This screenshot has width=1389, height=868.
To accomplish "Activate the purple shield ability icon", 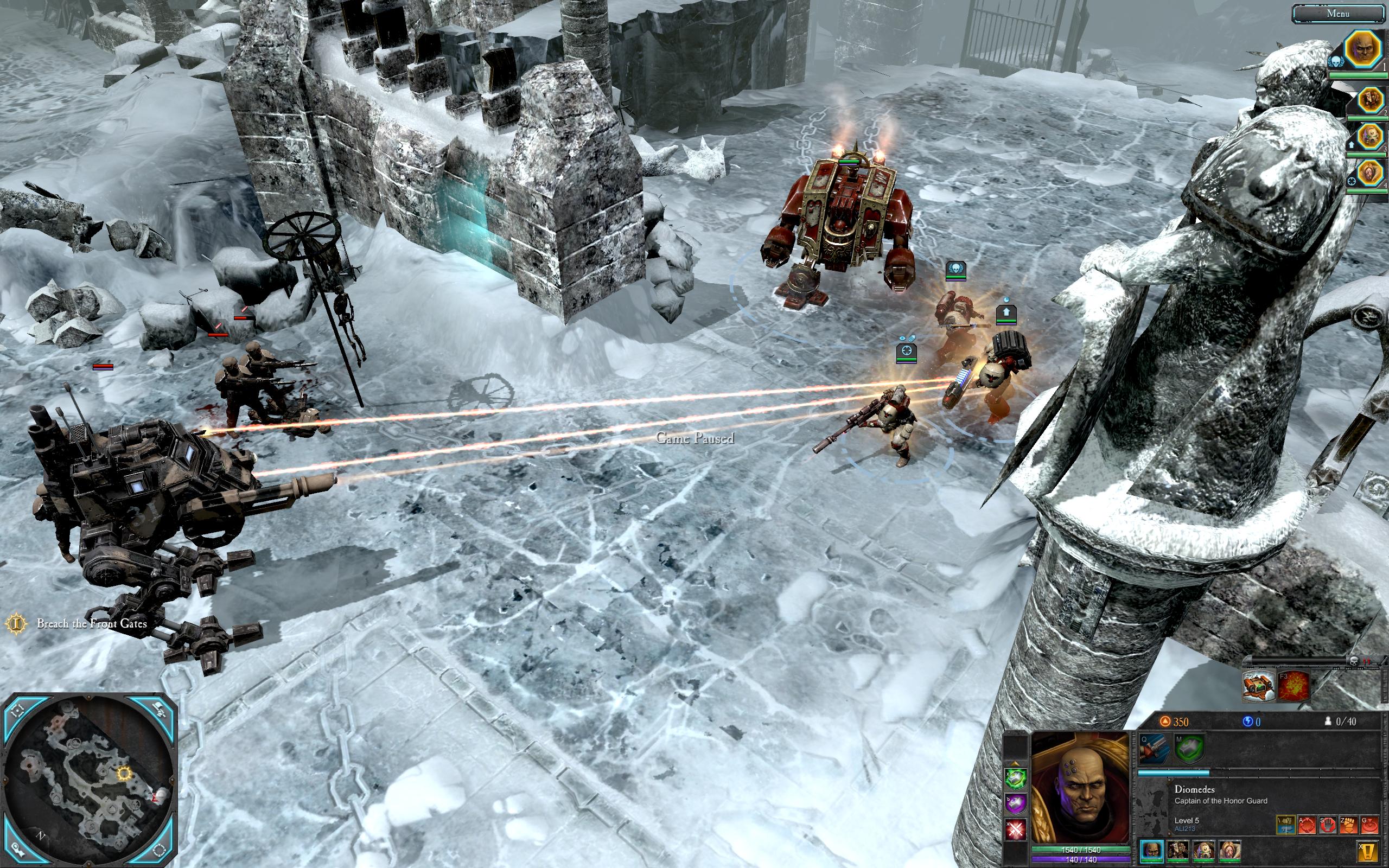I will tap(1015, 803).
